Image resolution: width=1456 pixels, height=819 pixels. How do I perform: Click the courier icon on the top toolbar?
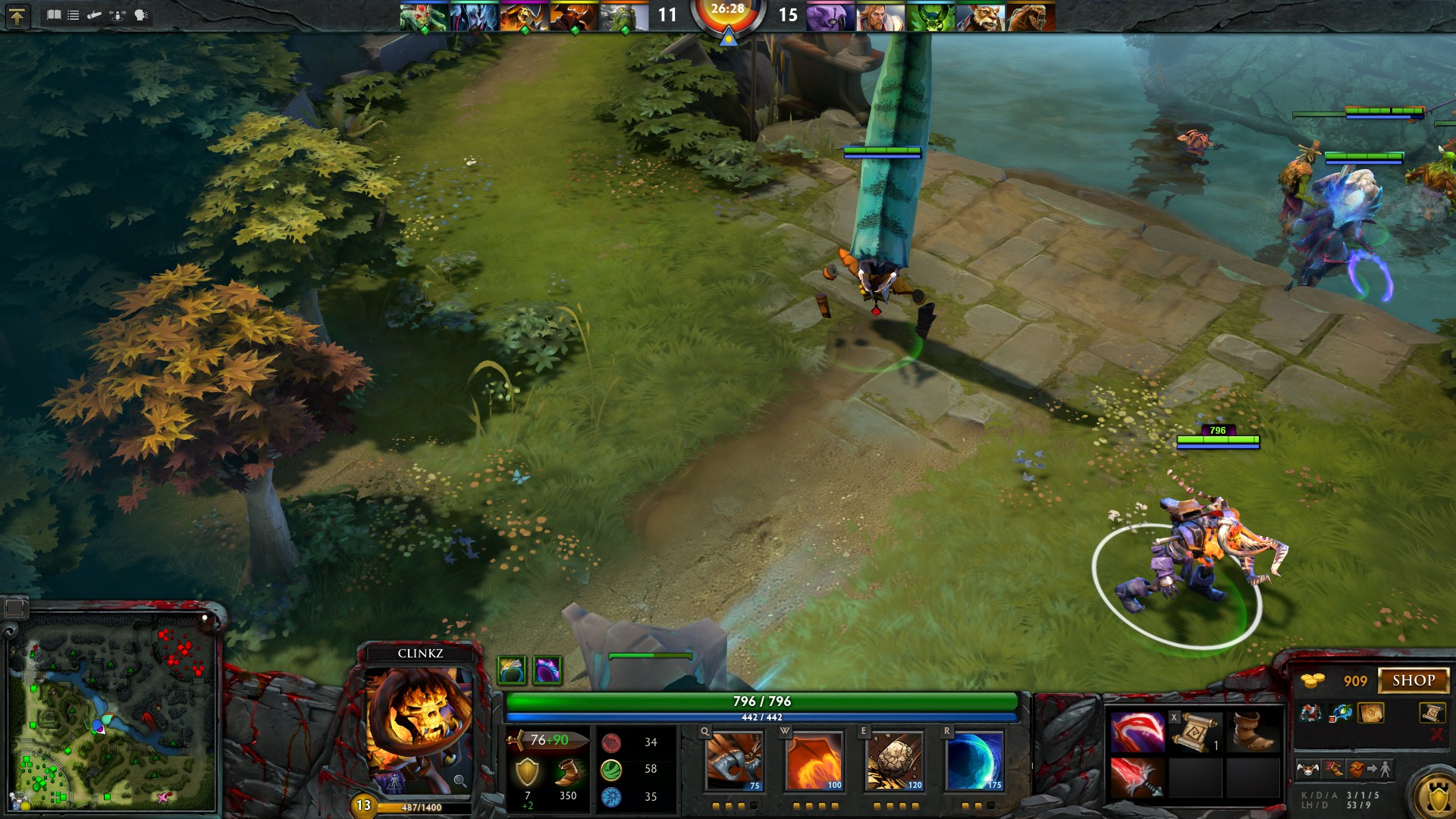pyautogui.click(x=94, y=14)
